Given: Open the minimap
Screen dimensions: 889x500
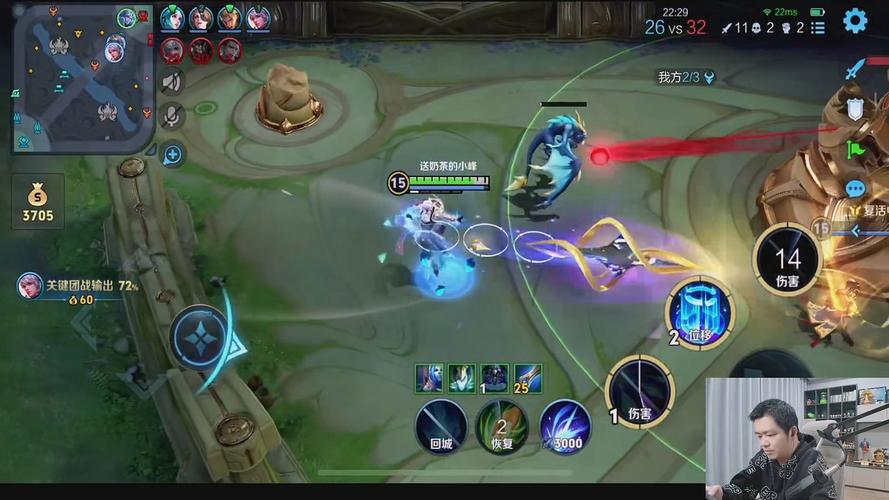Looking at the screenshot, I should tap(79, 79).
